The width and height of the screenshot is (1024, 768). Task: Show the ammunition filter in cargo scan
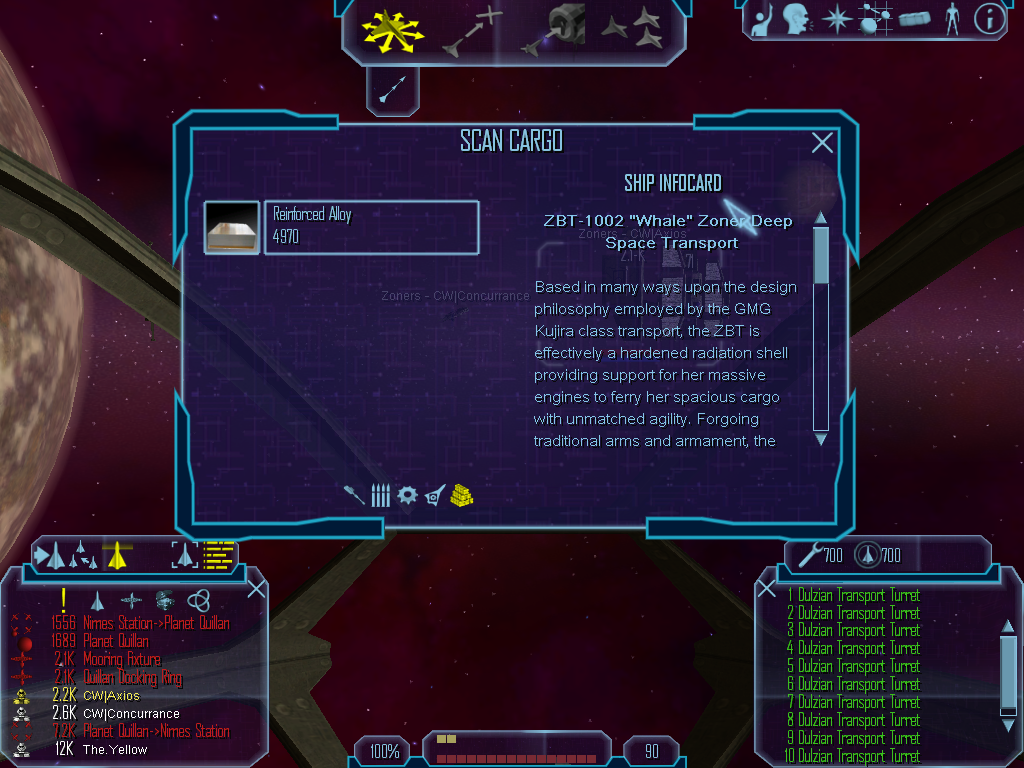[380, 495]
